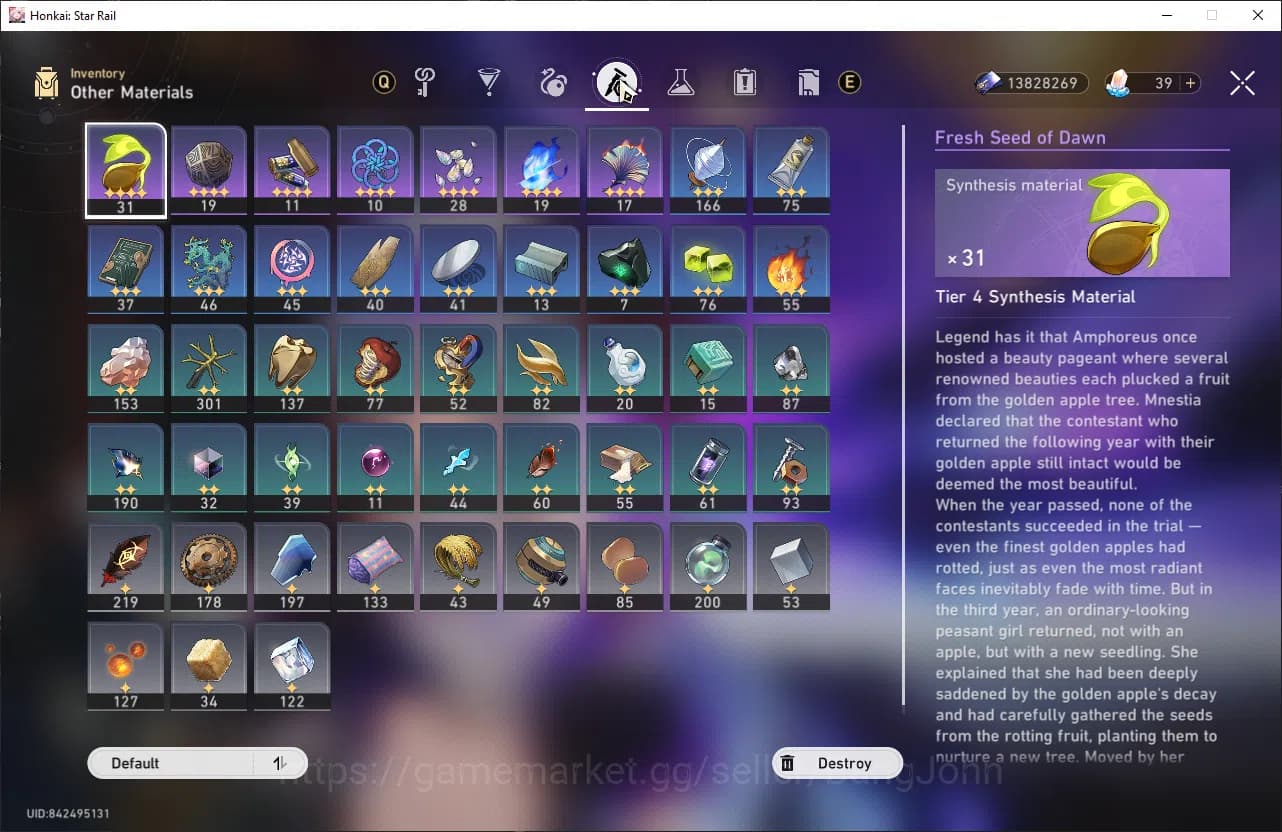1282x832 pixels.
Task: Click the credits currency icon near 13828269
Action: coord(986,83)
